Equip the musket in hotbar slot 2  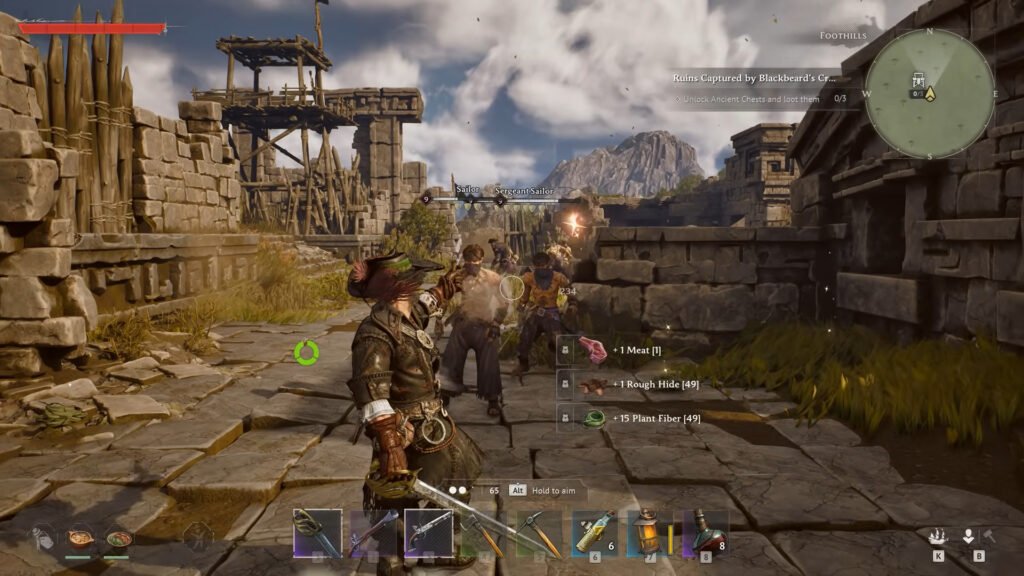tap(373, 532)
